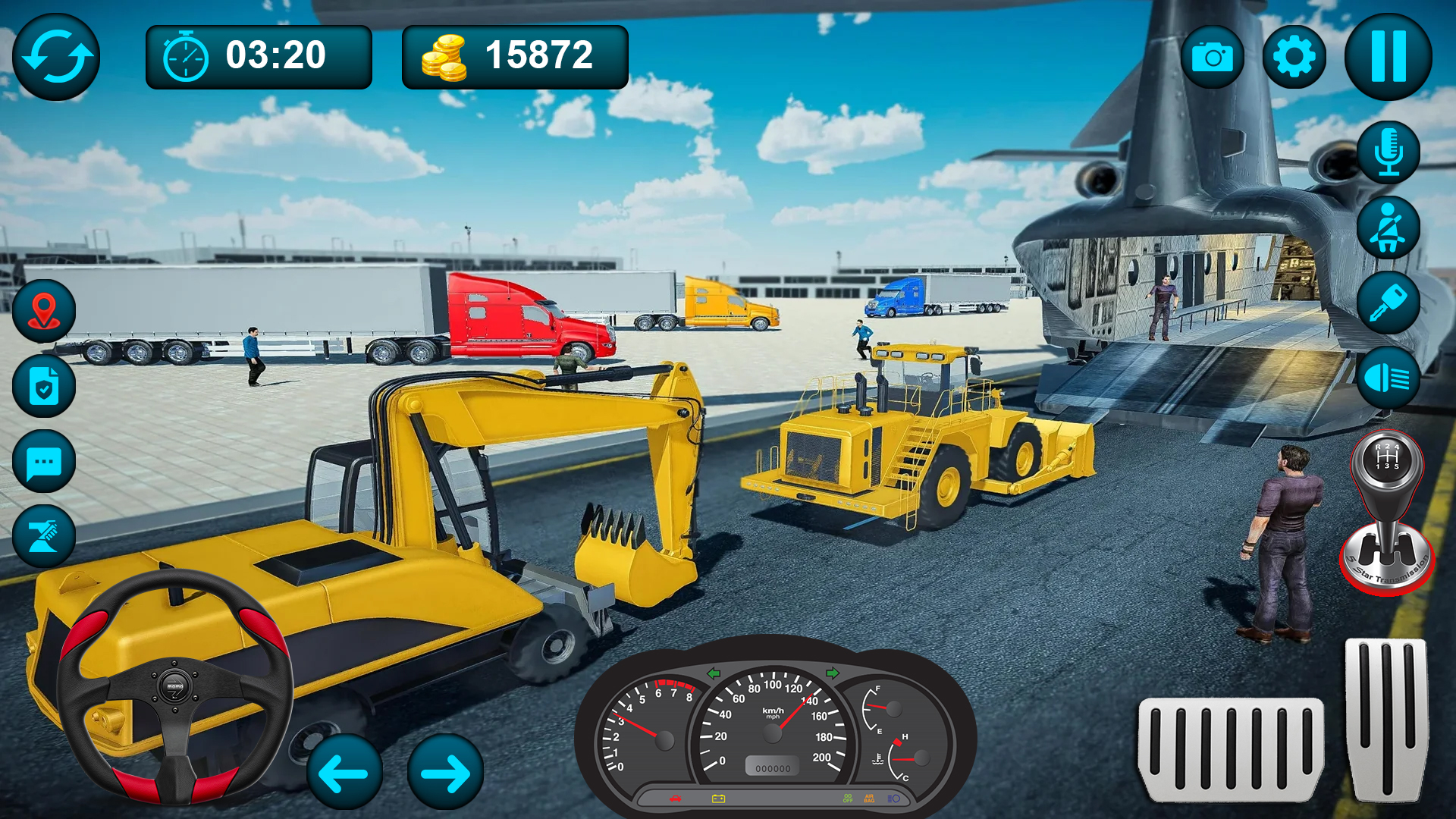The width and height of the screenshot is (1456, 819).
Task: Fasten the seatbelt icon
Action: 1388,227
